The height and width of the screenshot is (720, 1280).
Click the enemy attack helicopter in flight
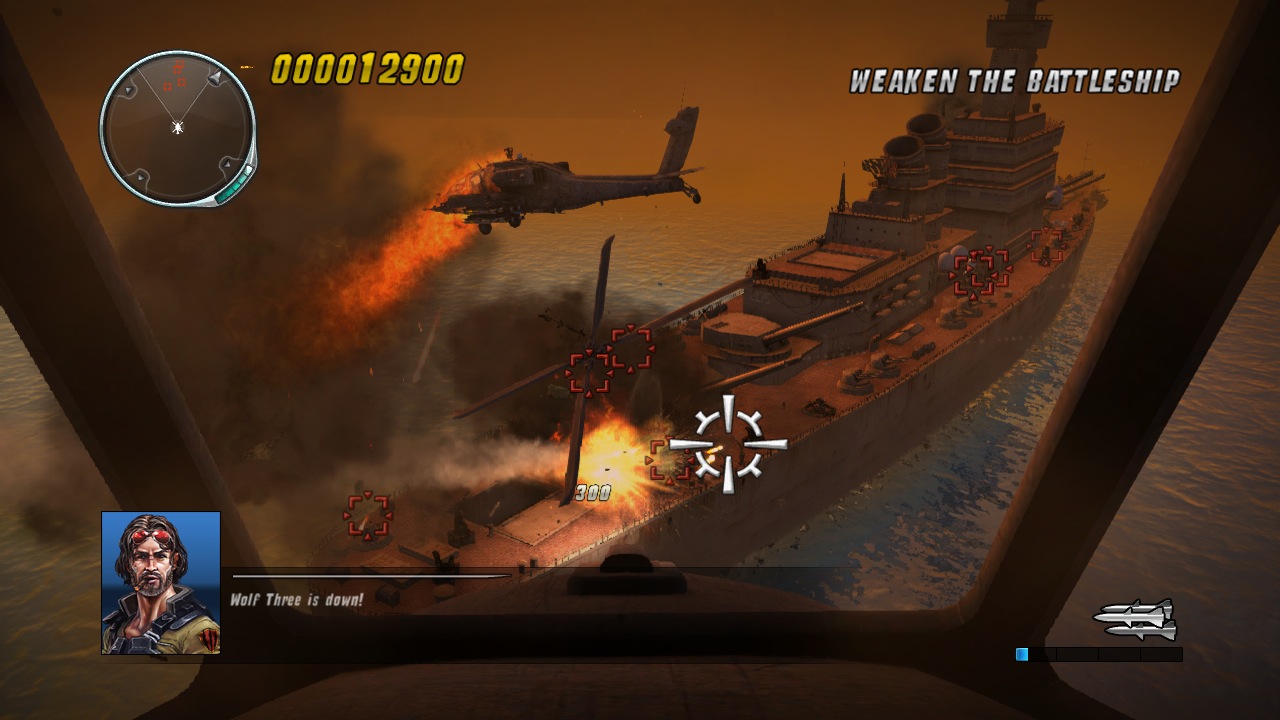pyautogui.click(x=560, y=180)
